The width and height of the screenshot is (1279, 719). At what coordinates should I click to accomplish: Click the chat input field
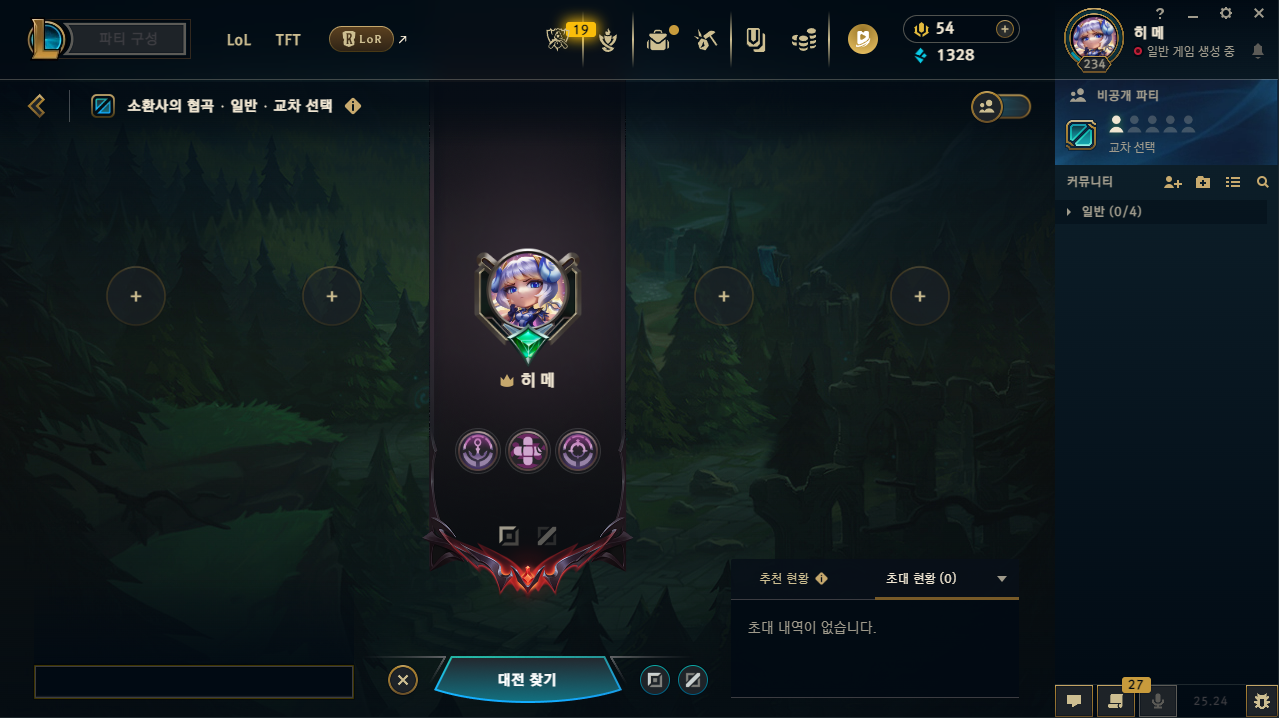pos(194,681)
